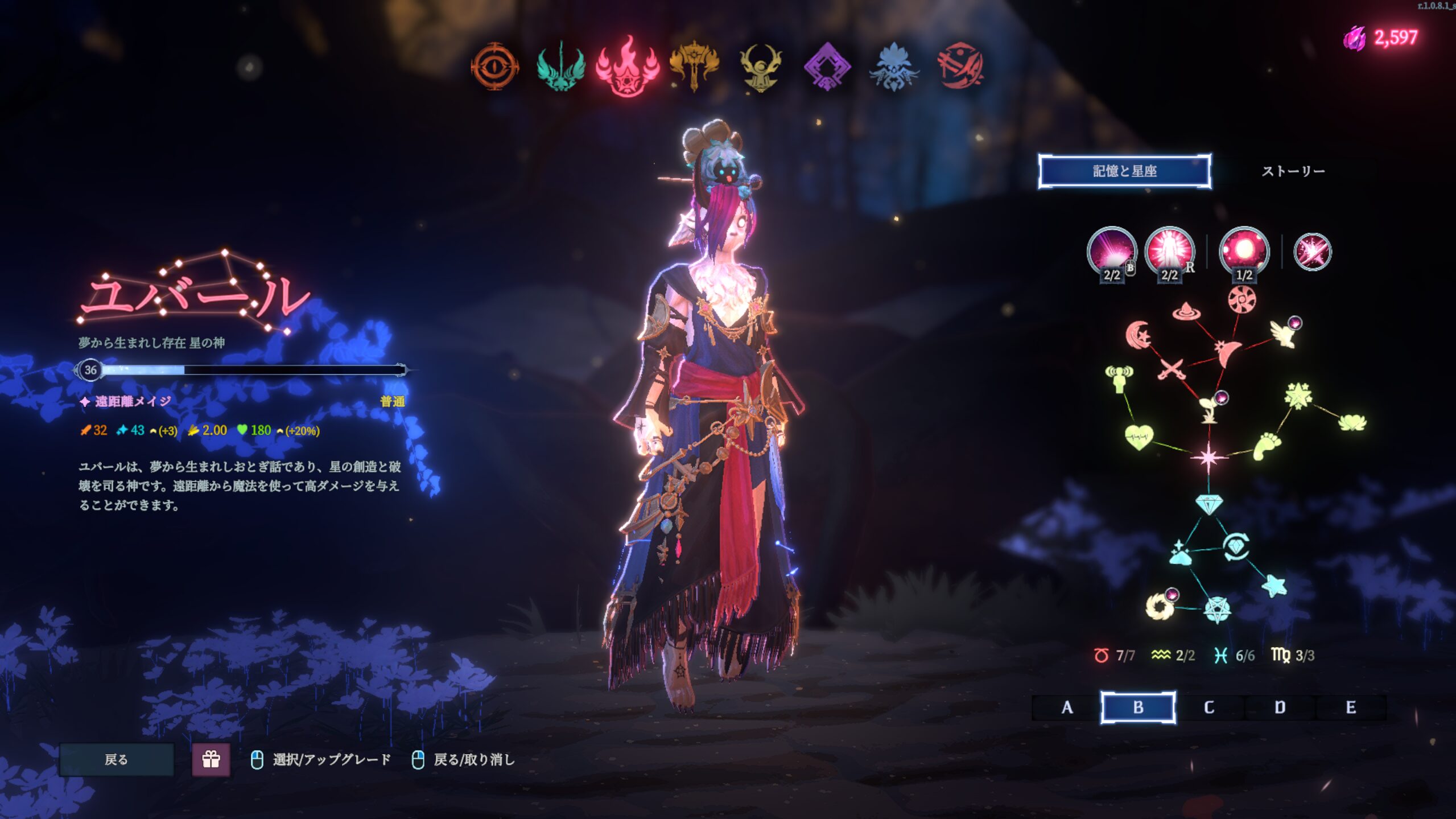Click the 戻る back button
Viewport: 1456px width, 819px height.
pos(117,759)
